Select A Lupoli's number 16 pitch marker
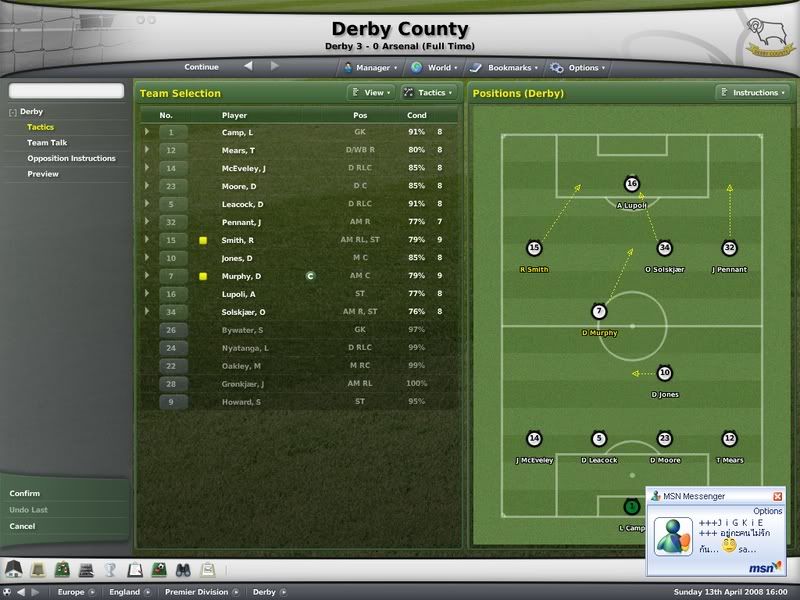 (631, 184)
